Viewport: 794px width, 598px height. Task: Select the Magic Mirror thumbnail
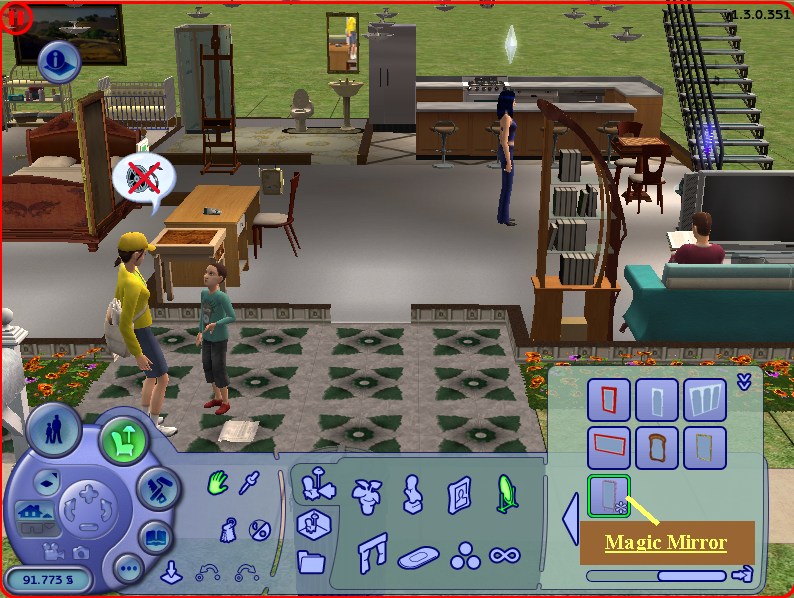point(609,497)
